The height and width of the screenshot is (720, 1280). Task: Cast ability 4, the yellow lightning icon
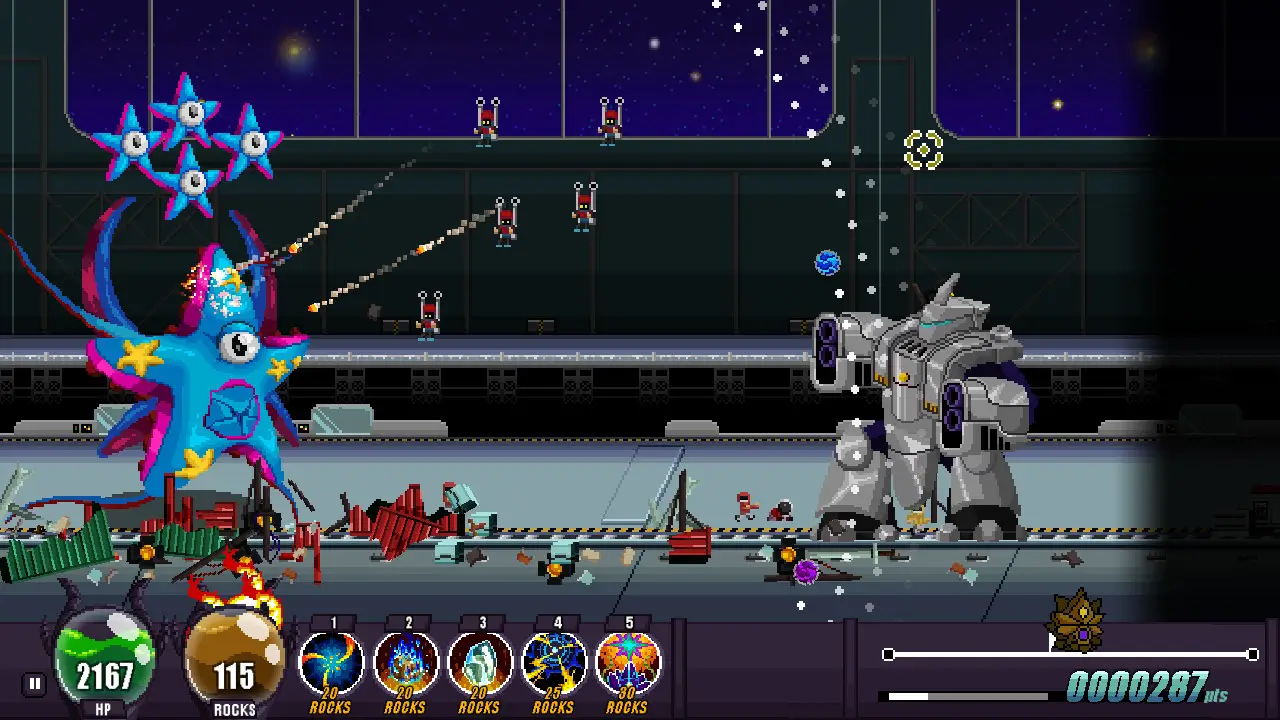[554, 662]
